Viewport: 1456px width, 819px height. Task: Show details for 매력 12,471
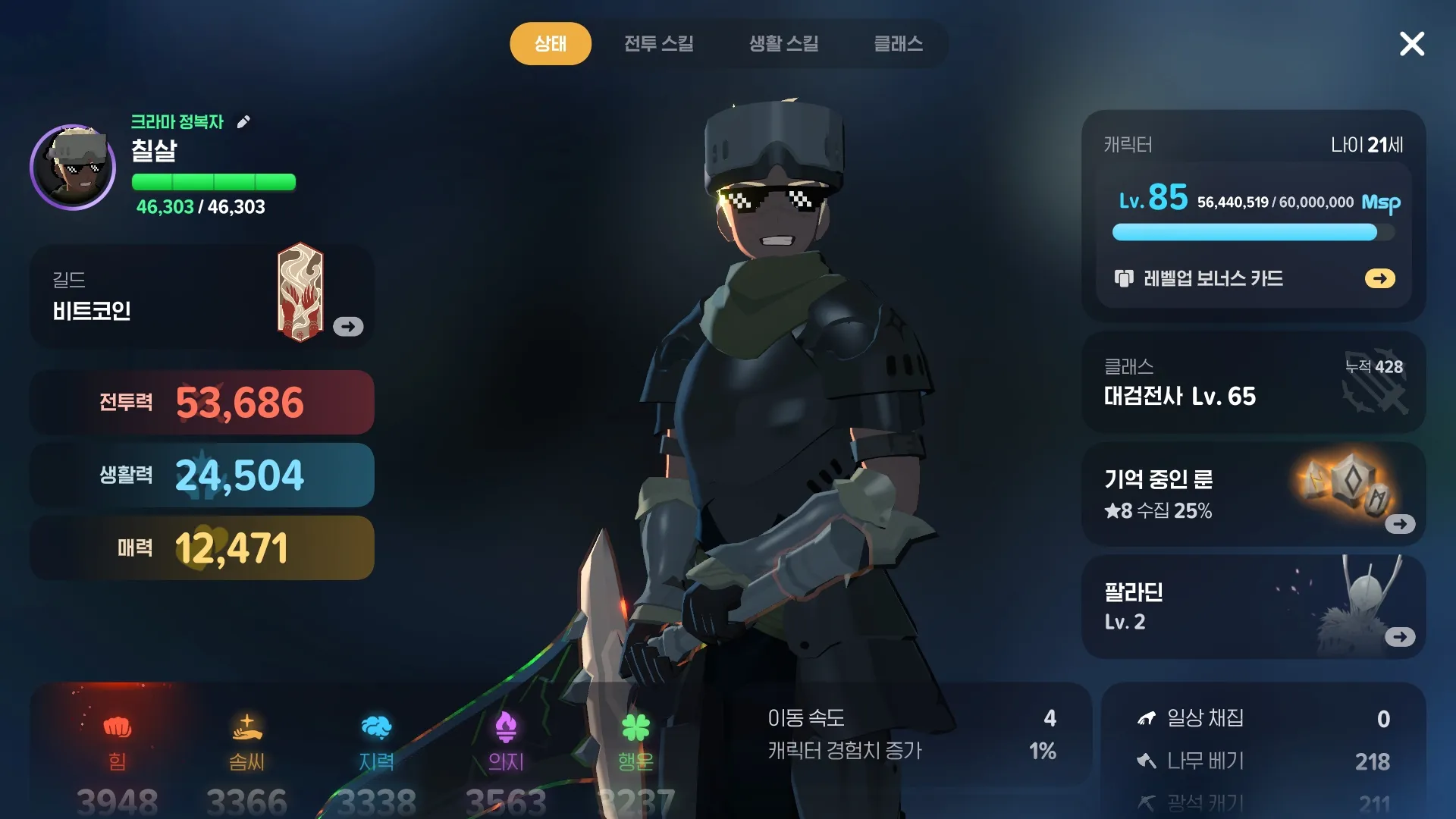point(202,548)
